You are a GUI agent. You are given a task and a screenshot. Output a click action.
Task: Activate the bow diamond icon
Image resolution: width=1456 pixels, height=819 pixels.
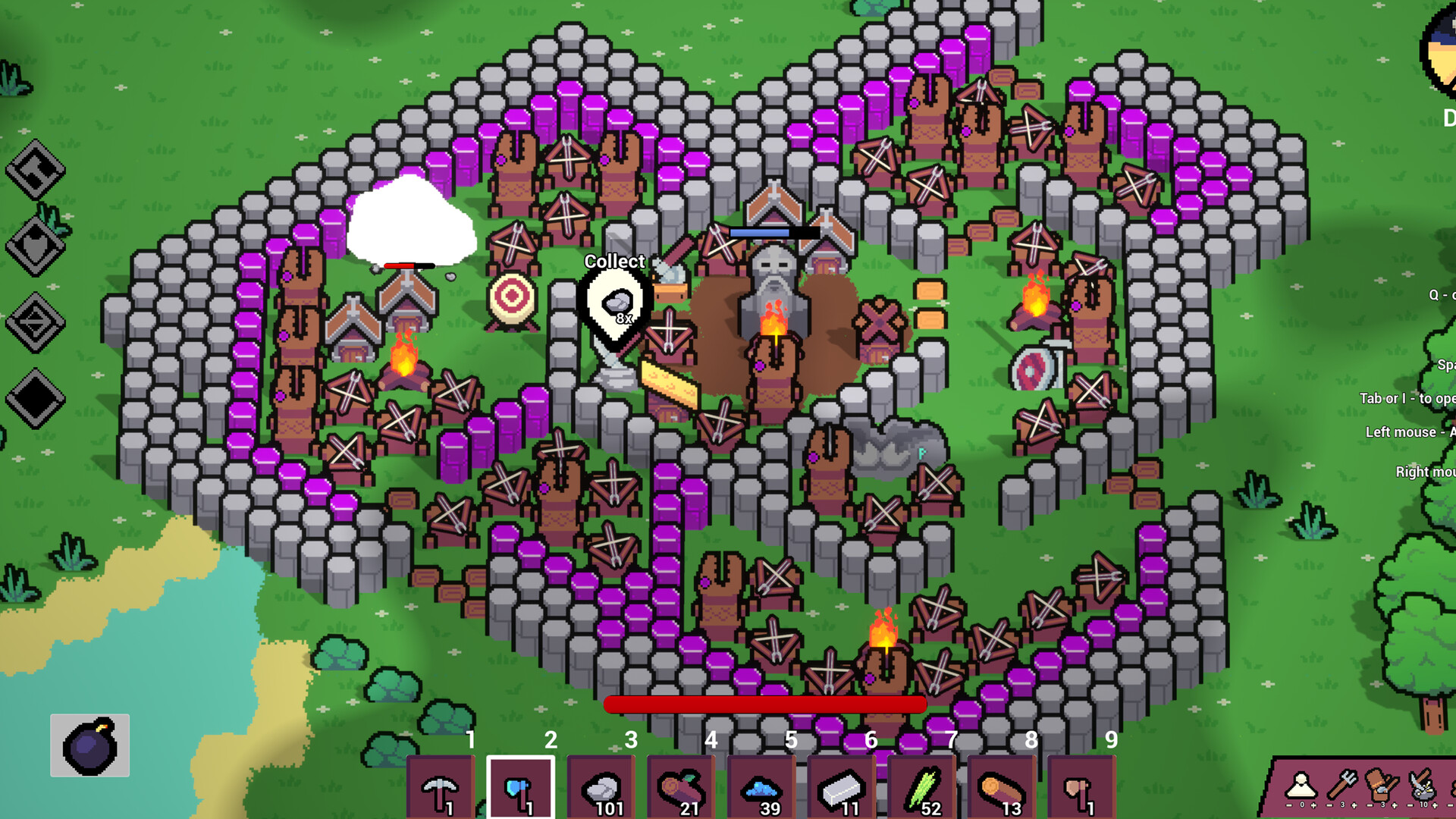[36, 323]
